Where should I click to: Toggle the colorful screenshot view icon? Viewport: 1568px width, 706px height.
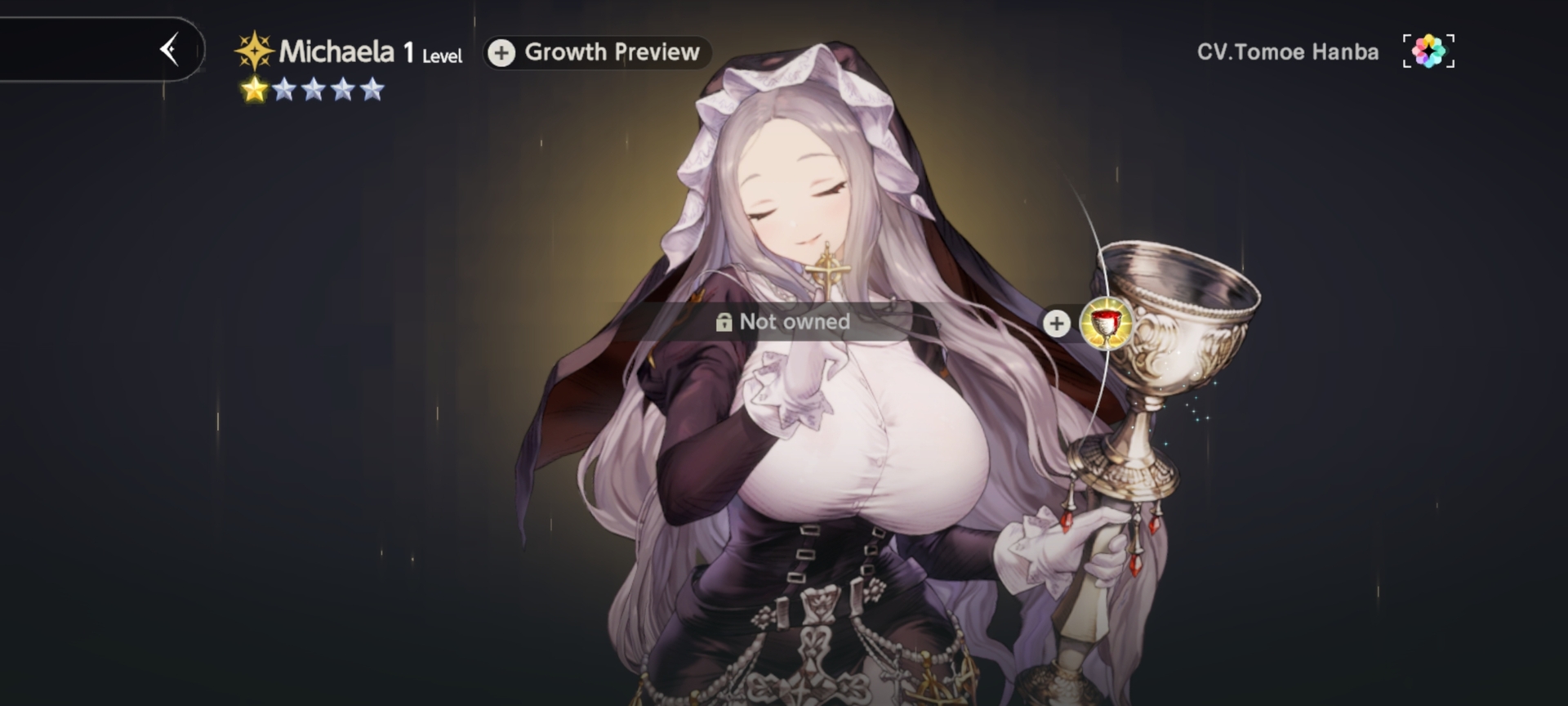(x=1428, y=51)
